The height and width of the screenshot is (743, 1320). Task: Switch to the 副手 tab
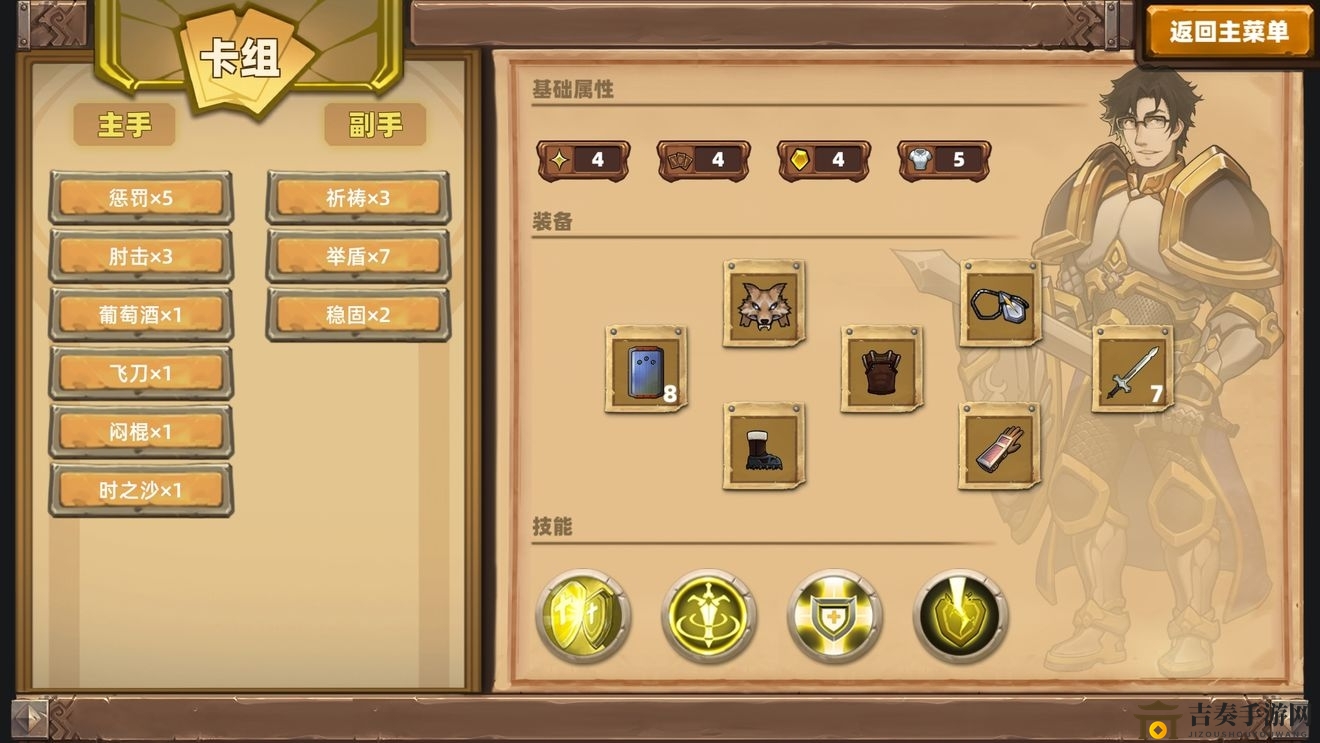coord(375,125)
